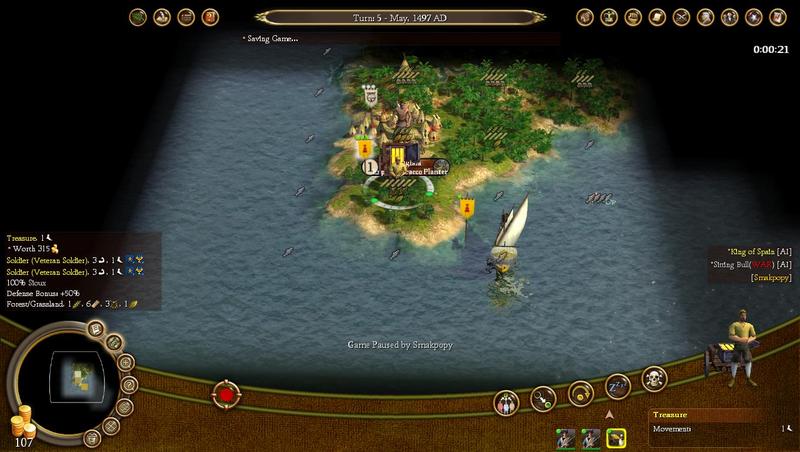This screenshot has height=452, width=800.
Task: Click the command button with three colonists
Action: (508, 403)
